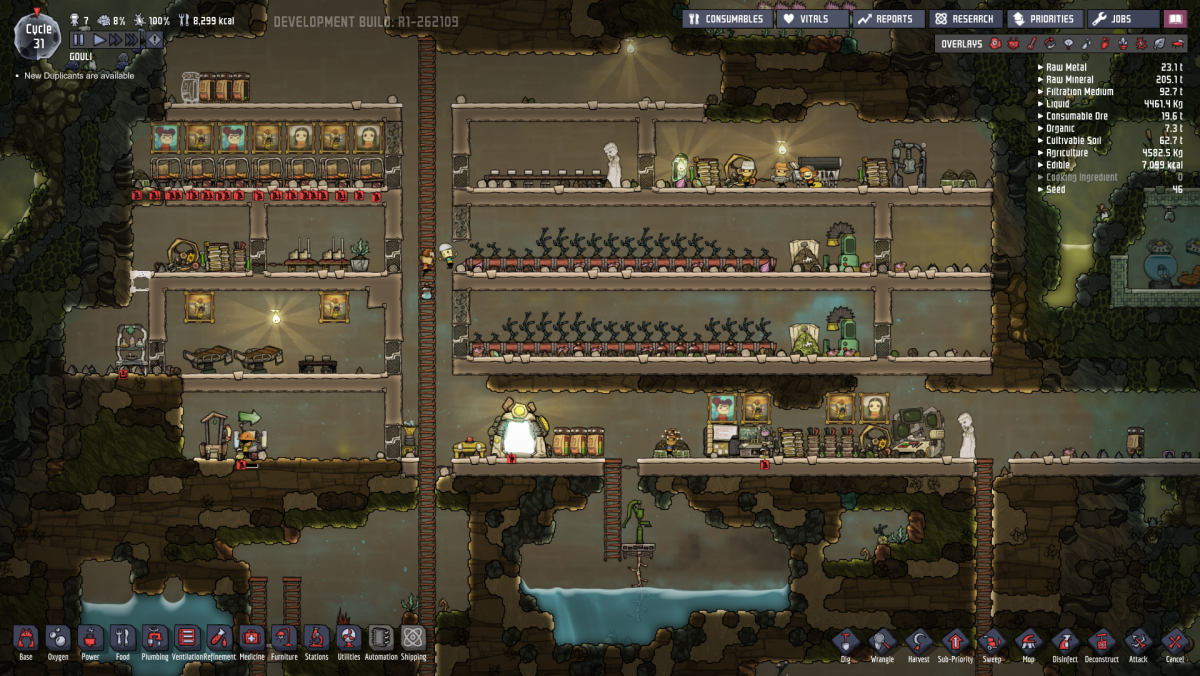Select the Mop tool
1200x676 pixels.
click(1028, 641)
